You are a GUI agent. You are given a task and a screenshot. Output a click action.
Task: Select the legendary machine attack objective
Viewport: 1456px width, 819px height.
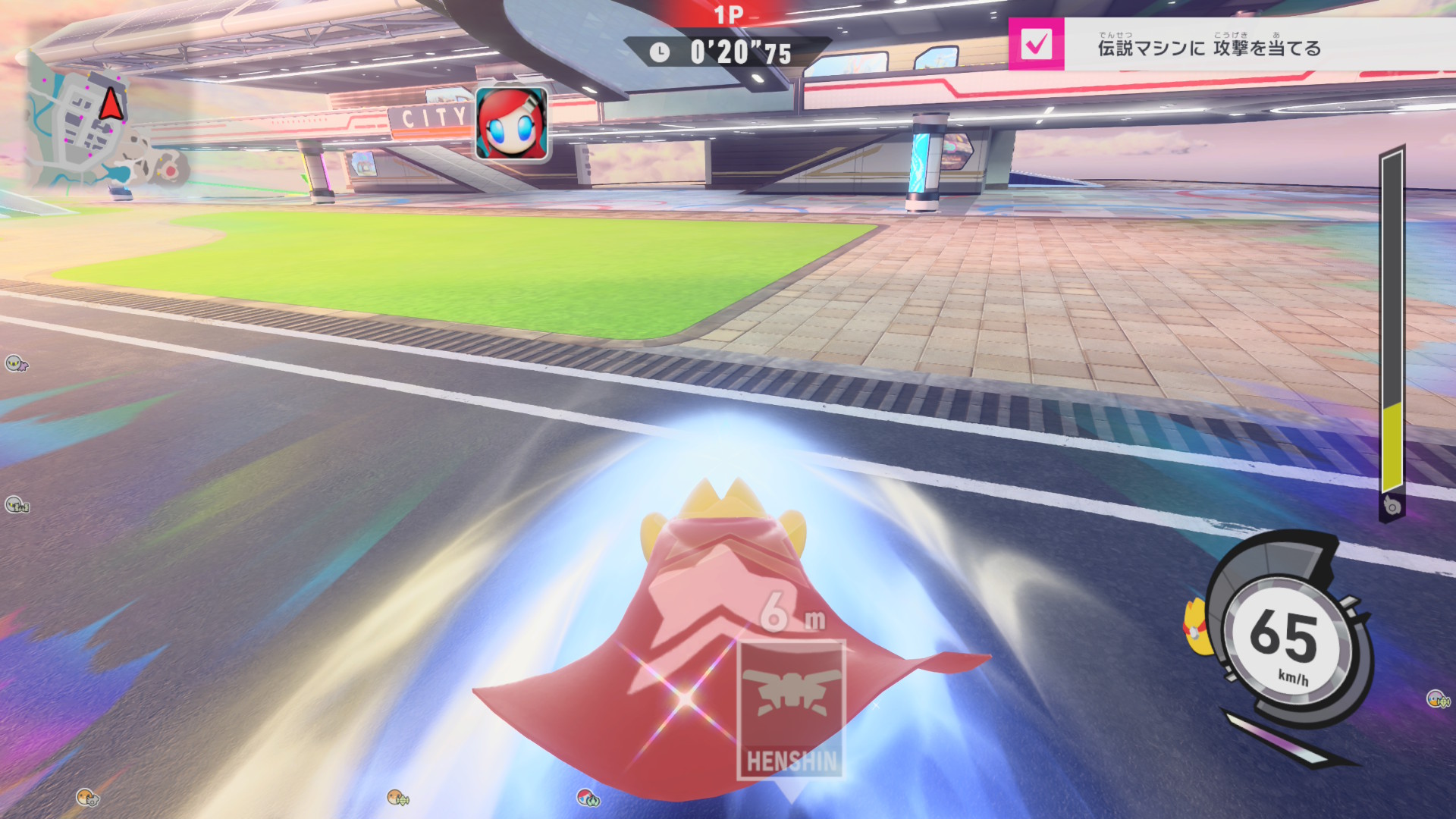[1209, 49]
